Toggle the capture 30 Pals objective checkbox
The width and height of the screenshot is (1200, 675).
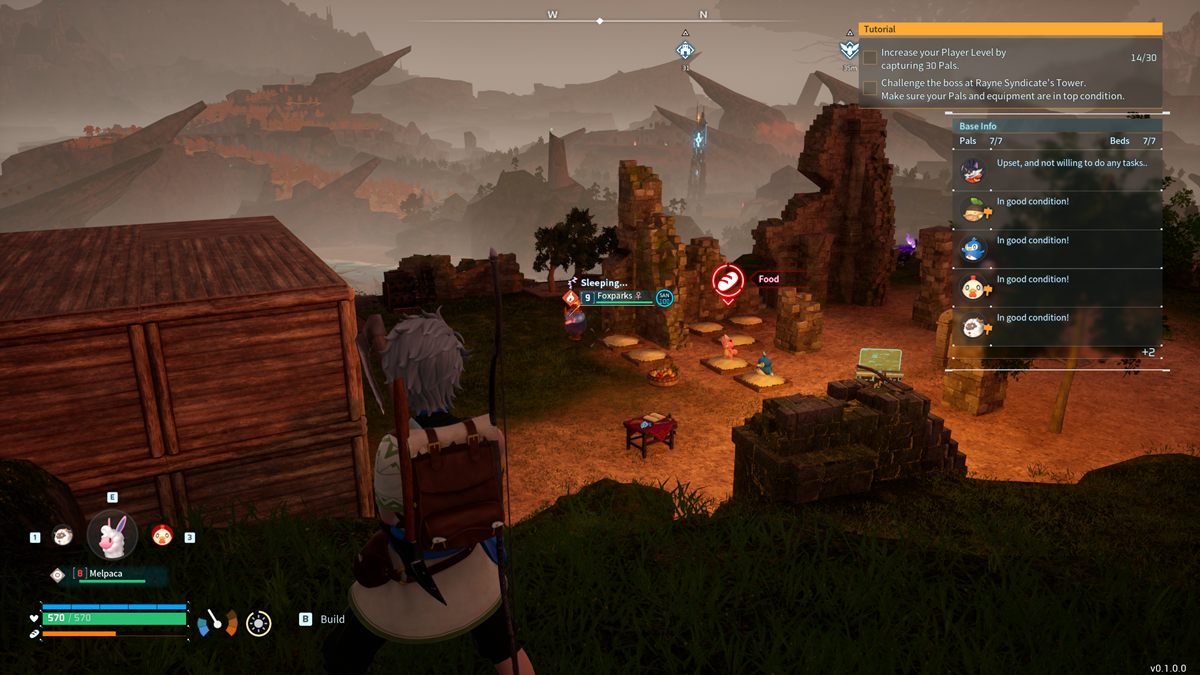(870, 58)
